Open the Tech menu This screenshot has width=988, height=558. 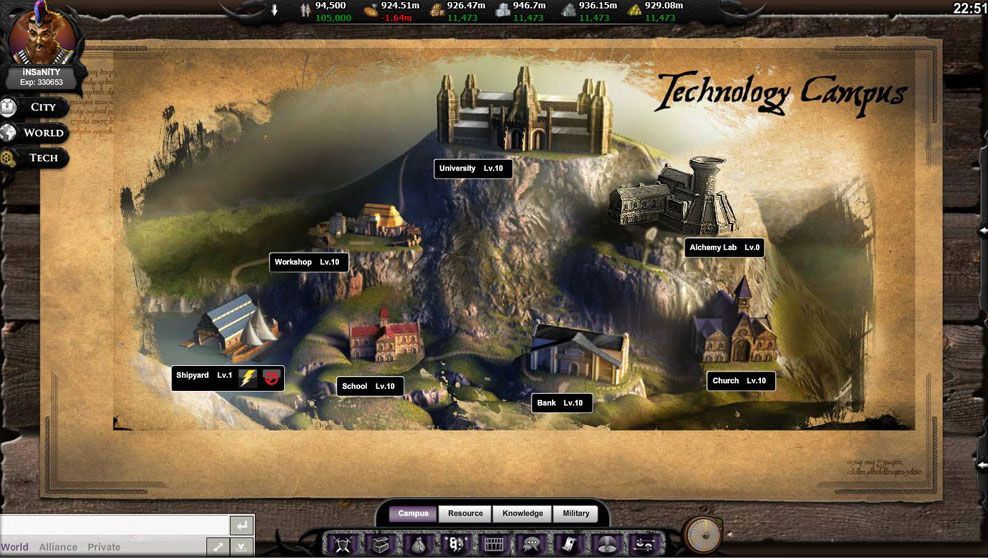(42, 158)
